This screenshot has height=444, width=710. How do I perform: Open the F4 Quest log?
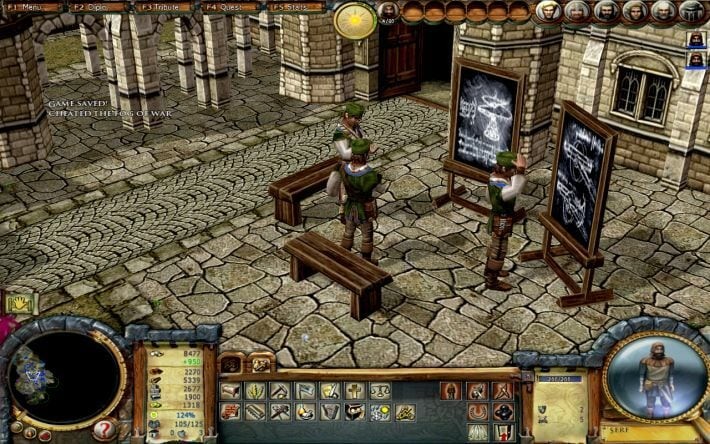pyautogui.click(x=228, y=7)
